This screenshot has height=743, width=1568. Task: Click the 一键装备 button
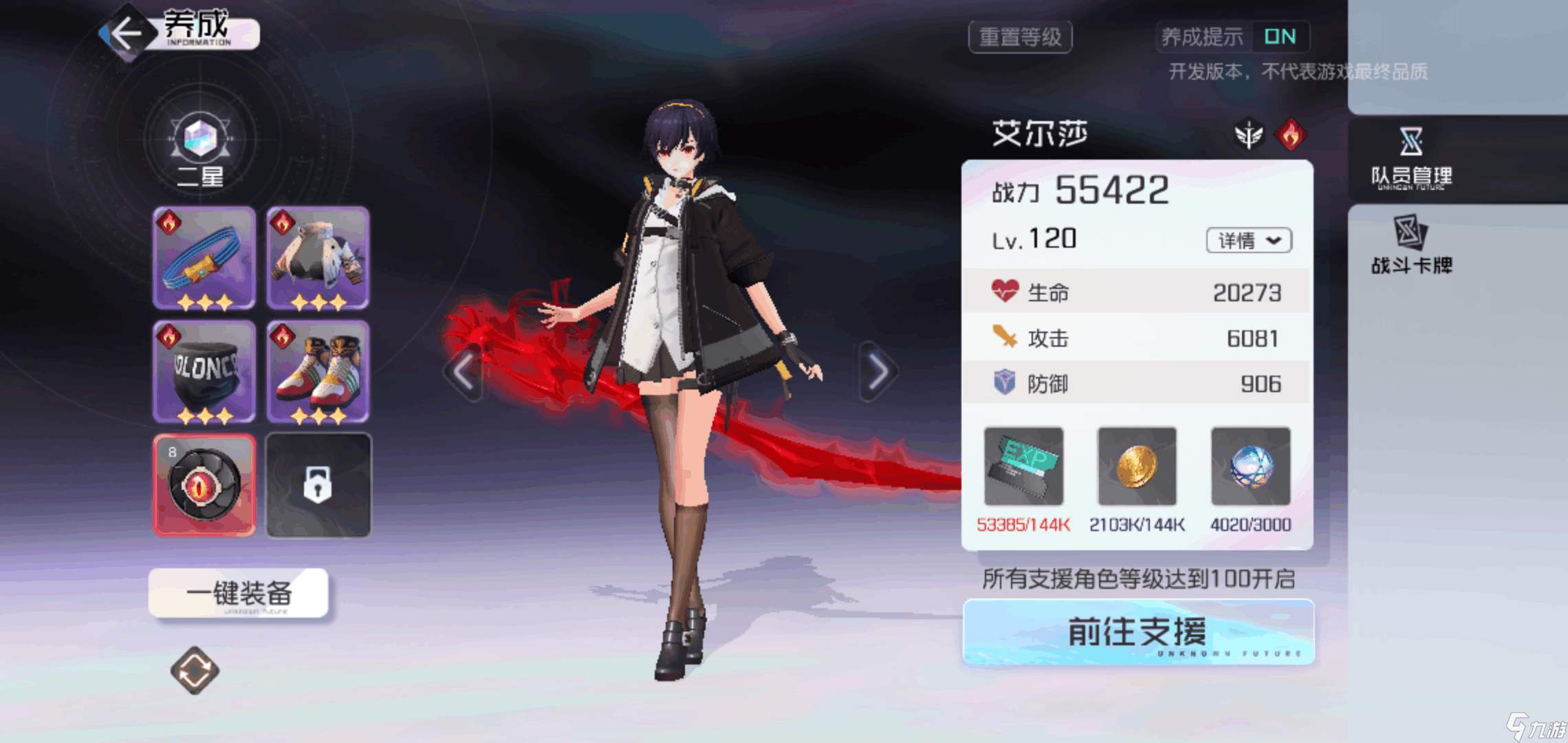[x=239, y=592]
